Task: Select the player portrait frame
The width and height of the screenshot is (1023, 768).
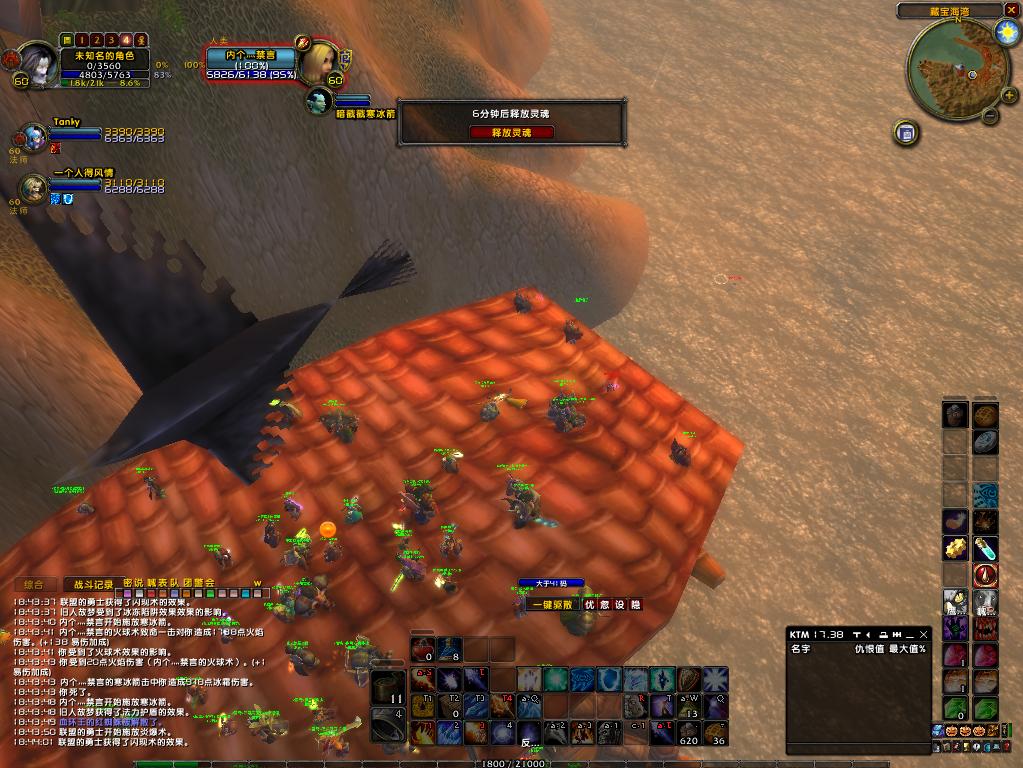Action: pyautogui.click(x=38, y=63)
